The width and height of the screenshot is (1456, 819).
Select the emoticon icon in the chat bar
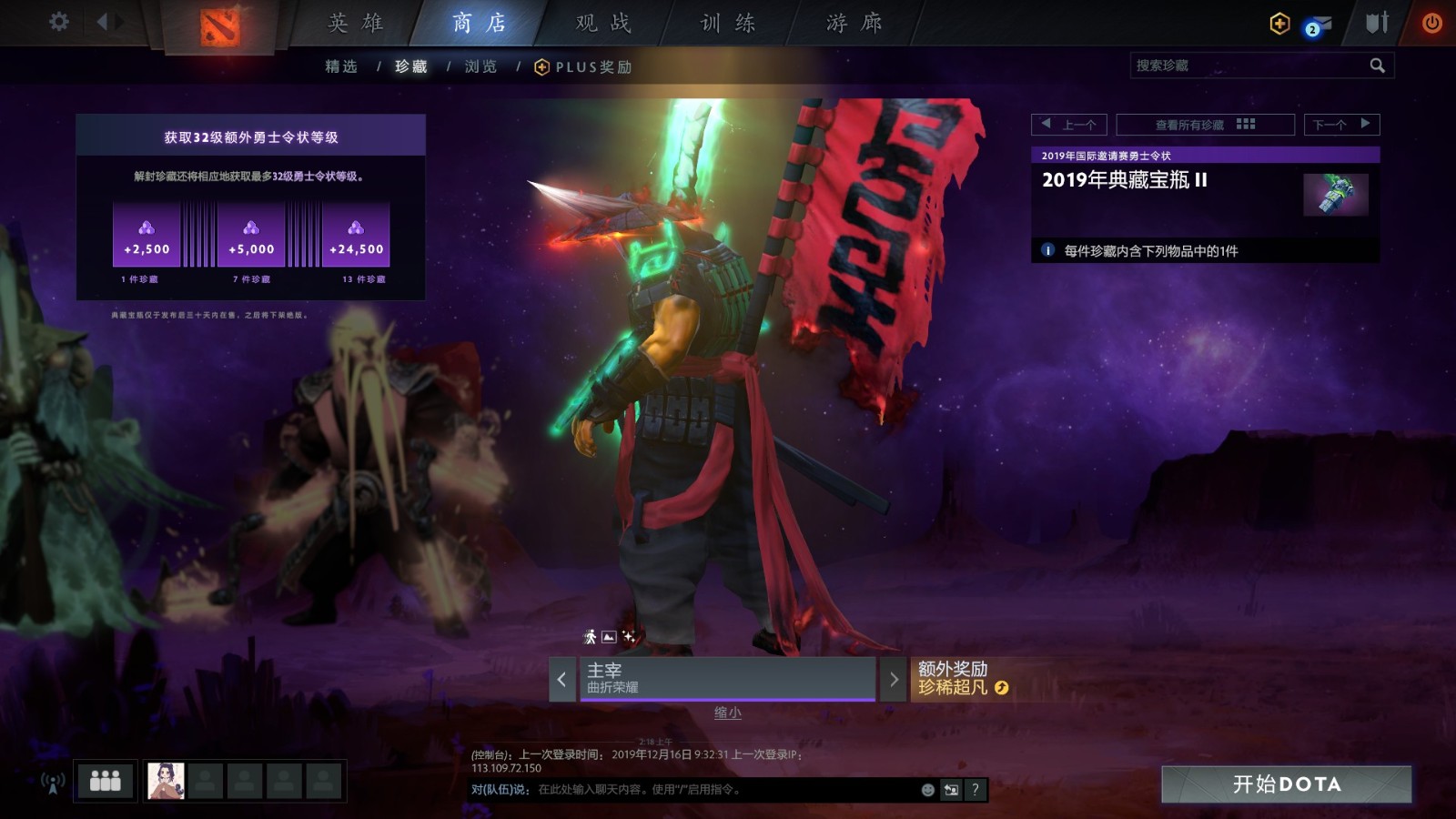pyautogui.click(x=927, y=791)
